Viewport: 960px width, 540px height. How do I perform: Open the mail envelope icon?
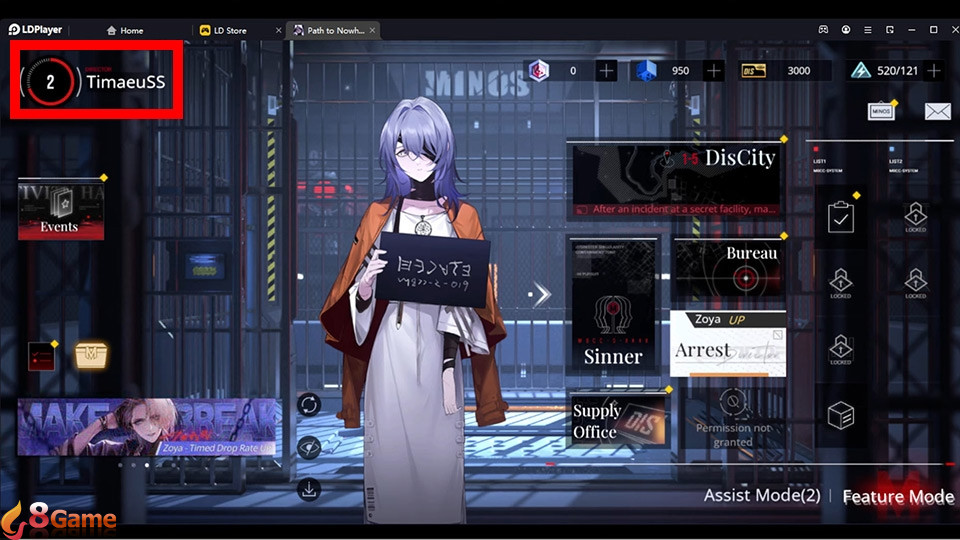[937, 111]
